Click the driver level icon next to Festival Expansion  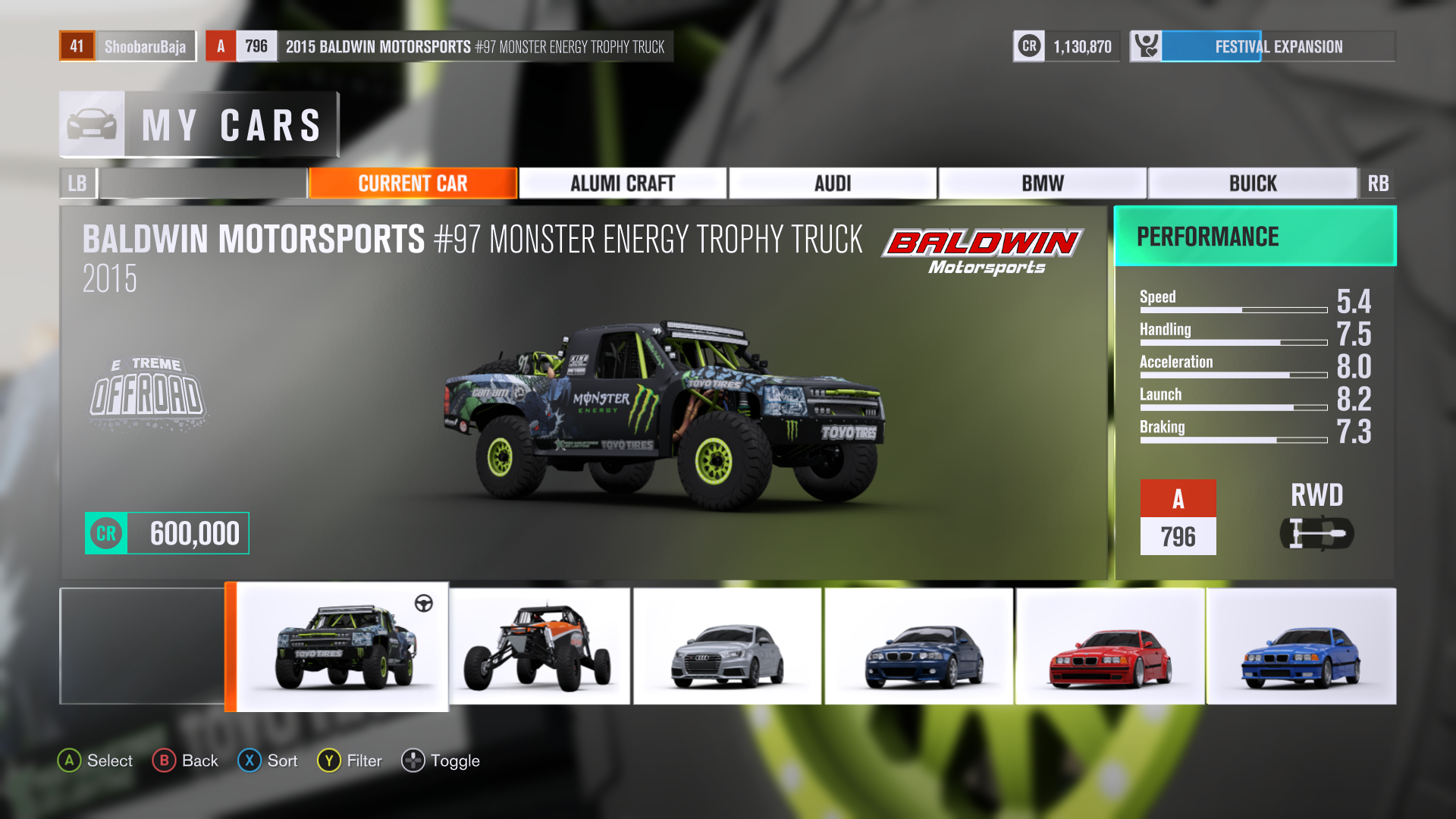pos(1147,45)
